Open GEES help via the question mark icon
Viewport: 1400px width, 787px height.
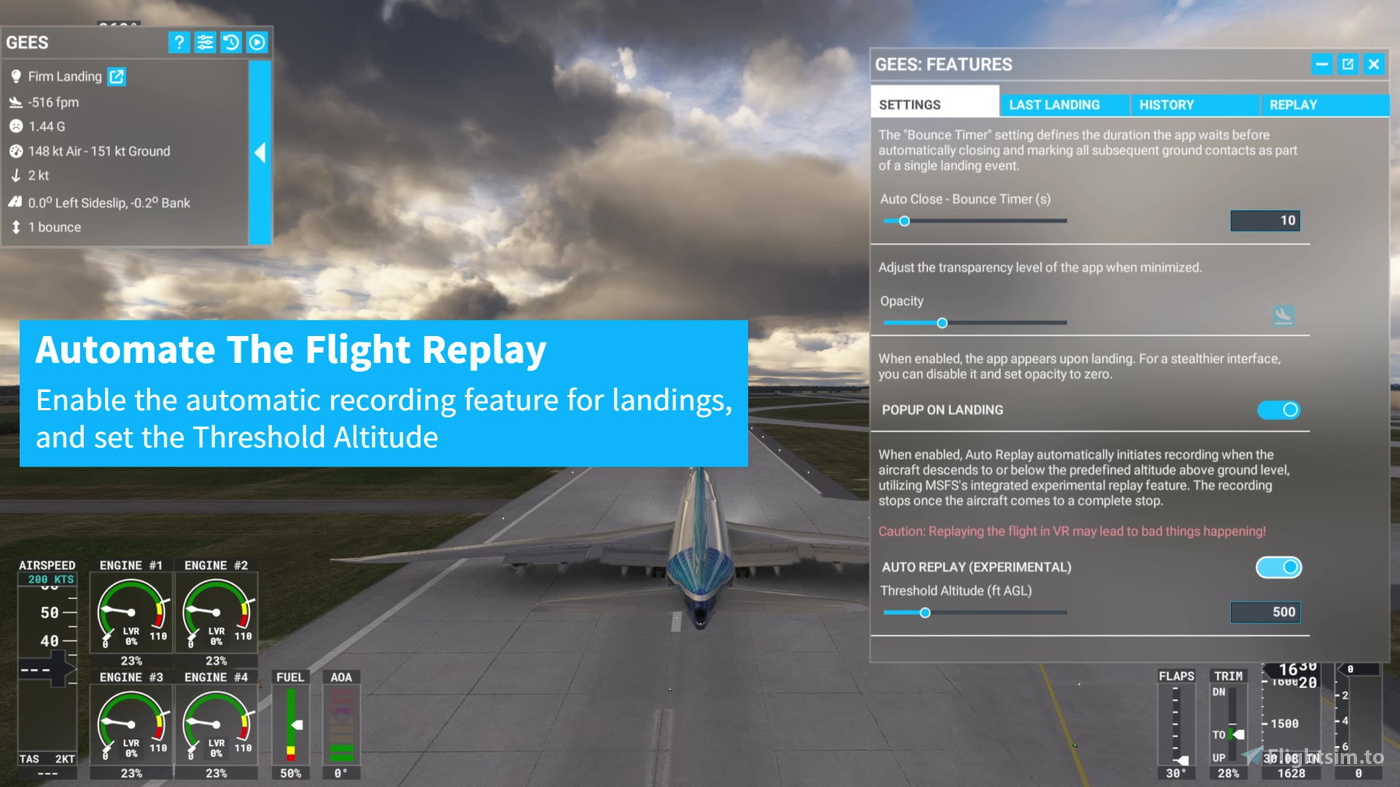[x=178, y=41]
